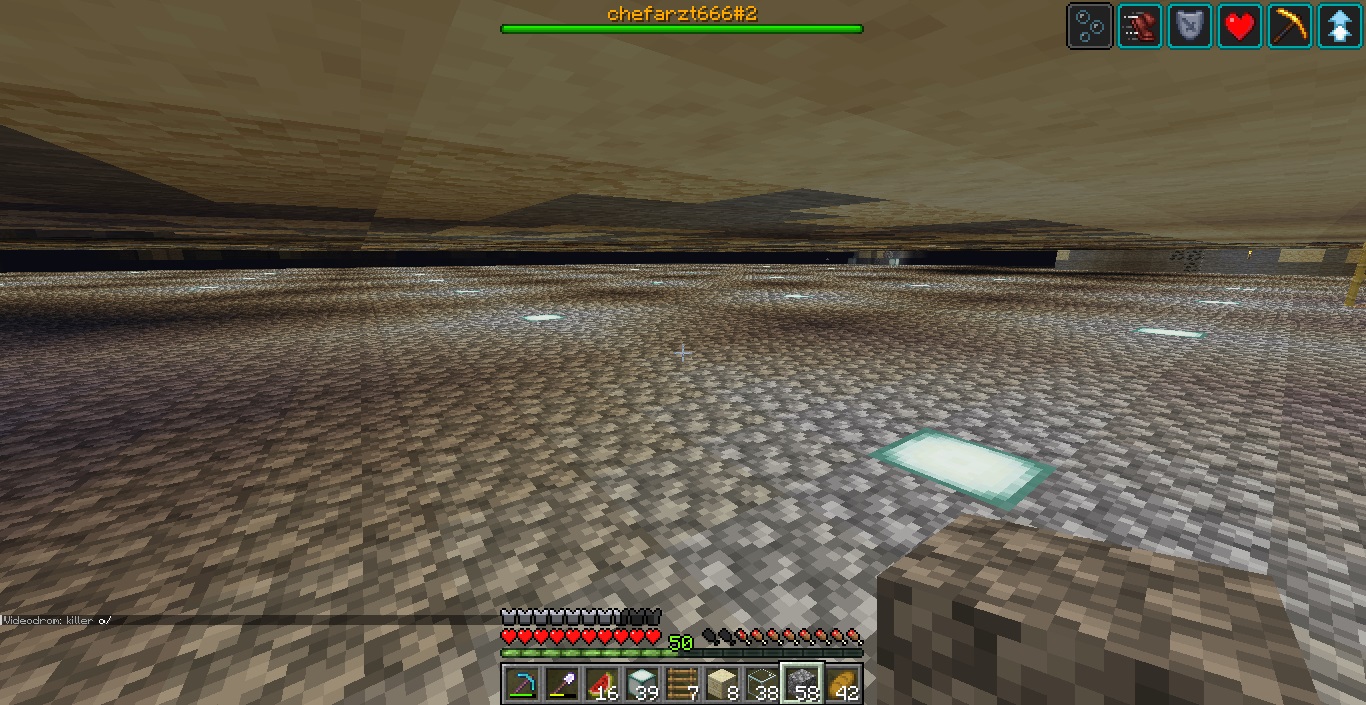Click the red heart regeneration effect icon
The height and width of the screenshot is (705, 1366).
click(x=1239, y=26)
